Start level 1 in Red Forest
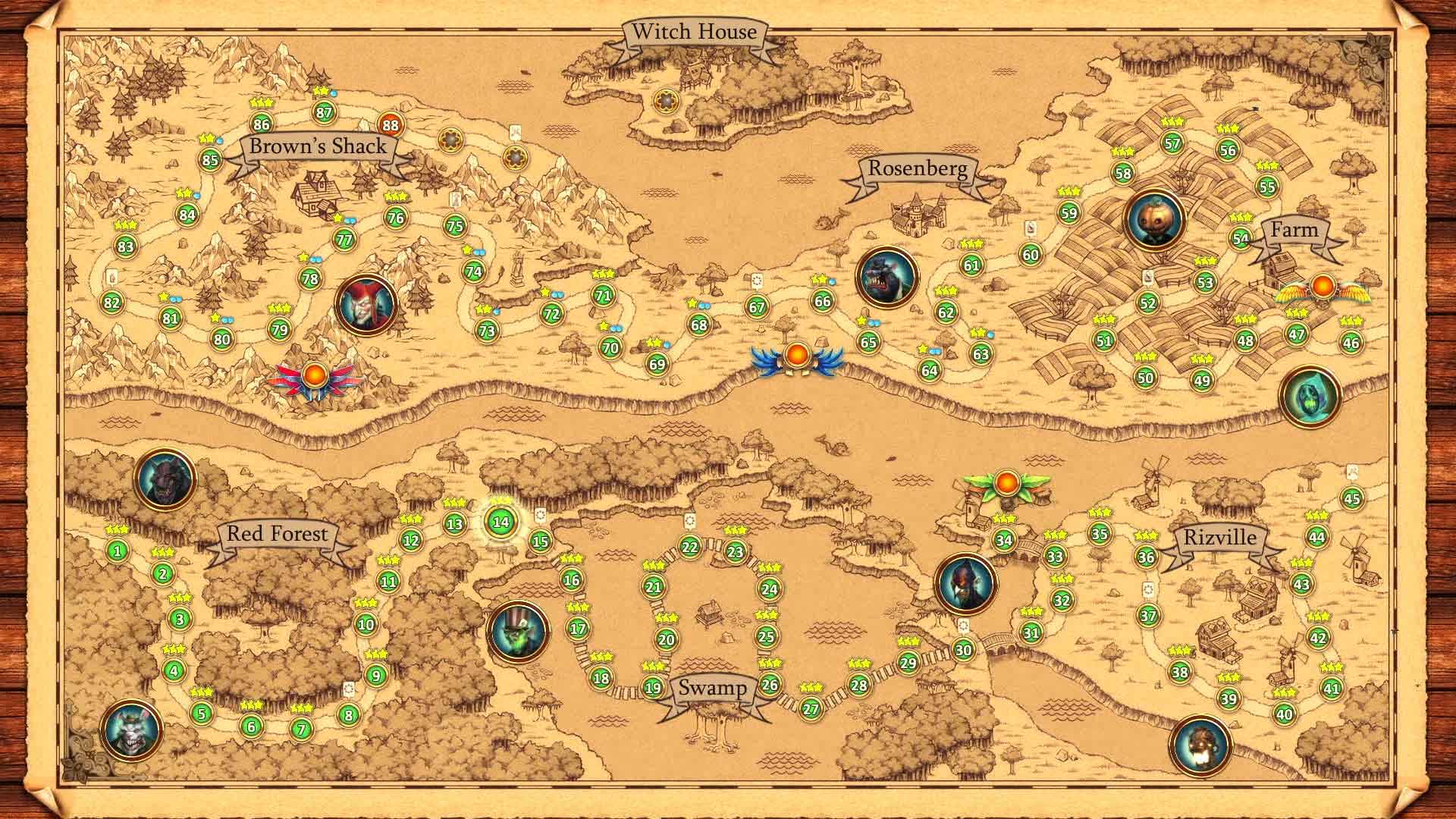1456x819 pixels. coord(118,550)
